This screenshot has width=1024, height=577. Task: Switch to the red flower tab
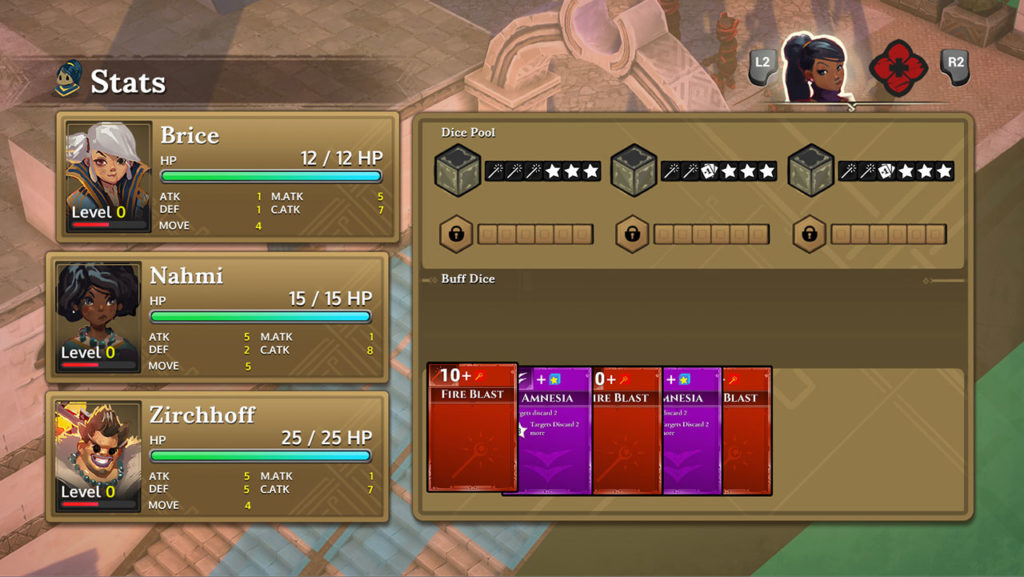pyautogui.click(x=897, y=67)
